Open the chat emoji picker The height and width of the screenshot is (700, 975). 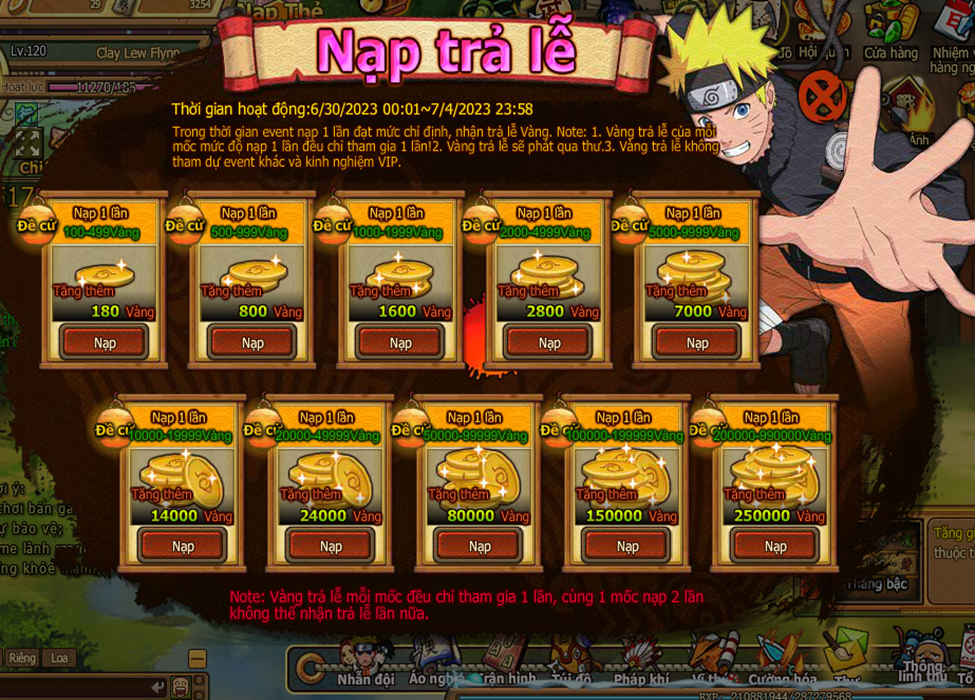181,687
